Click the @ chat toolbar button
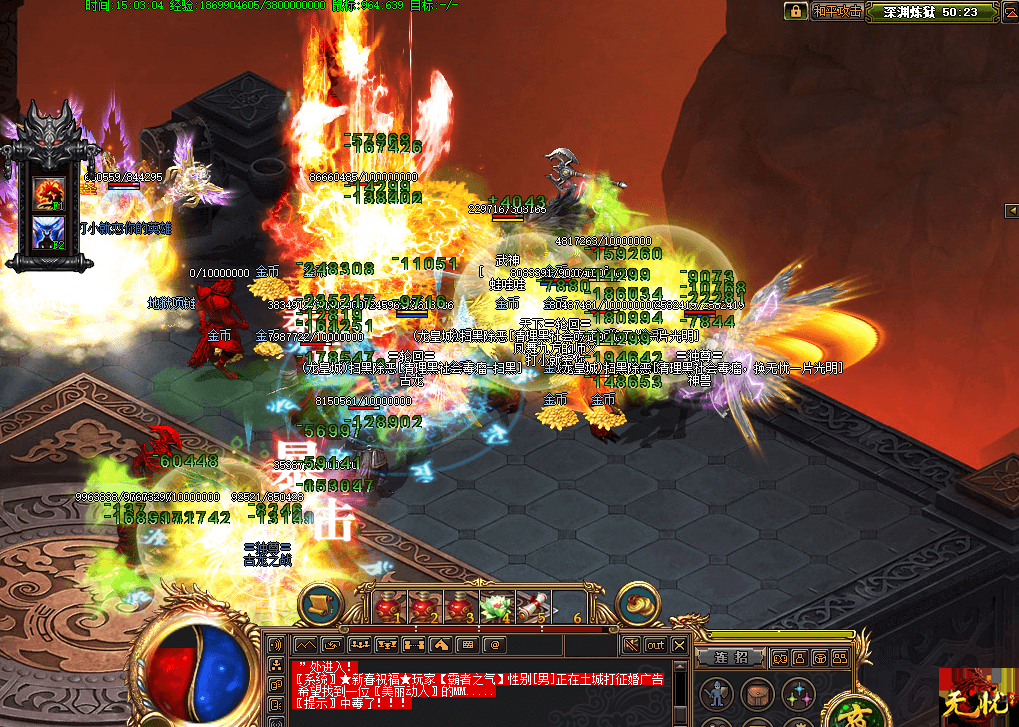 [493, 645]
